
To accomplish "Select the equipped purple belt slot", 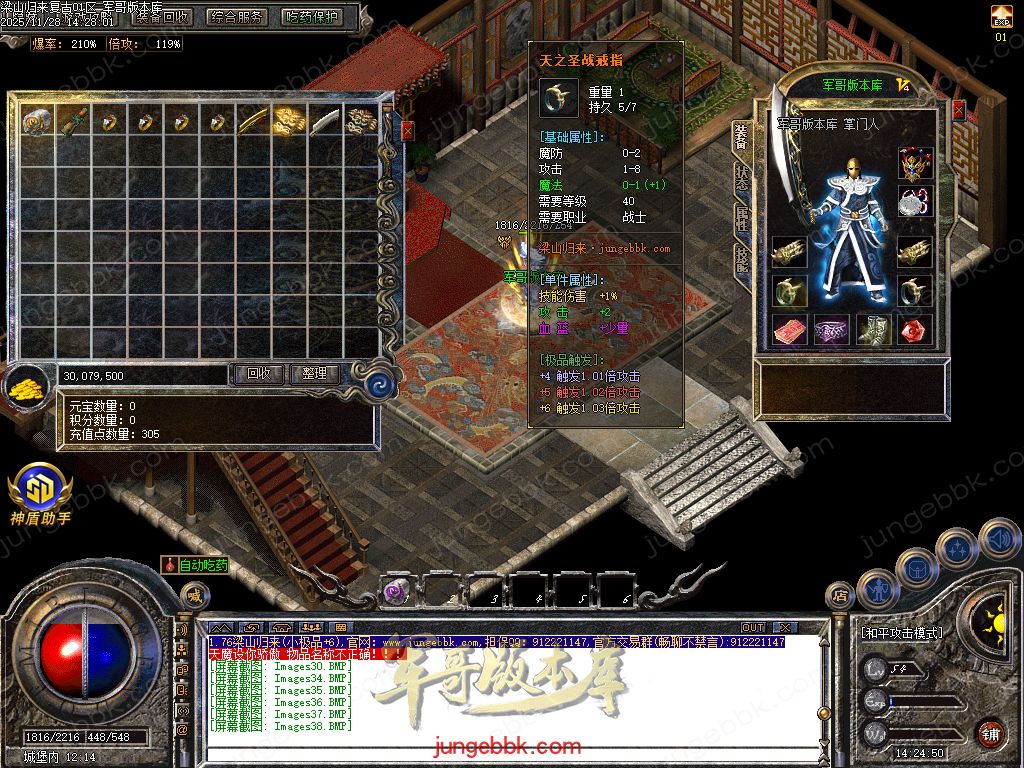I will pyautogui.click(x=832, y=329).
